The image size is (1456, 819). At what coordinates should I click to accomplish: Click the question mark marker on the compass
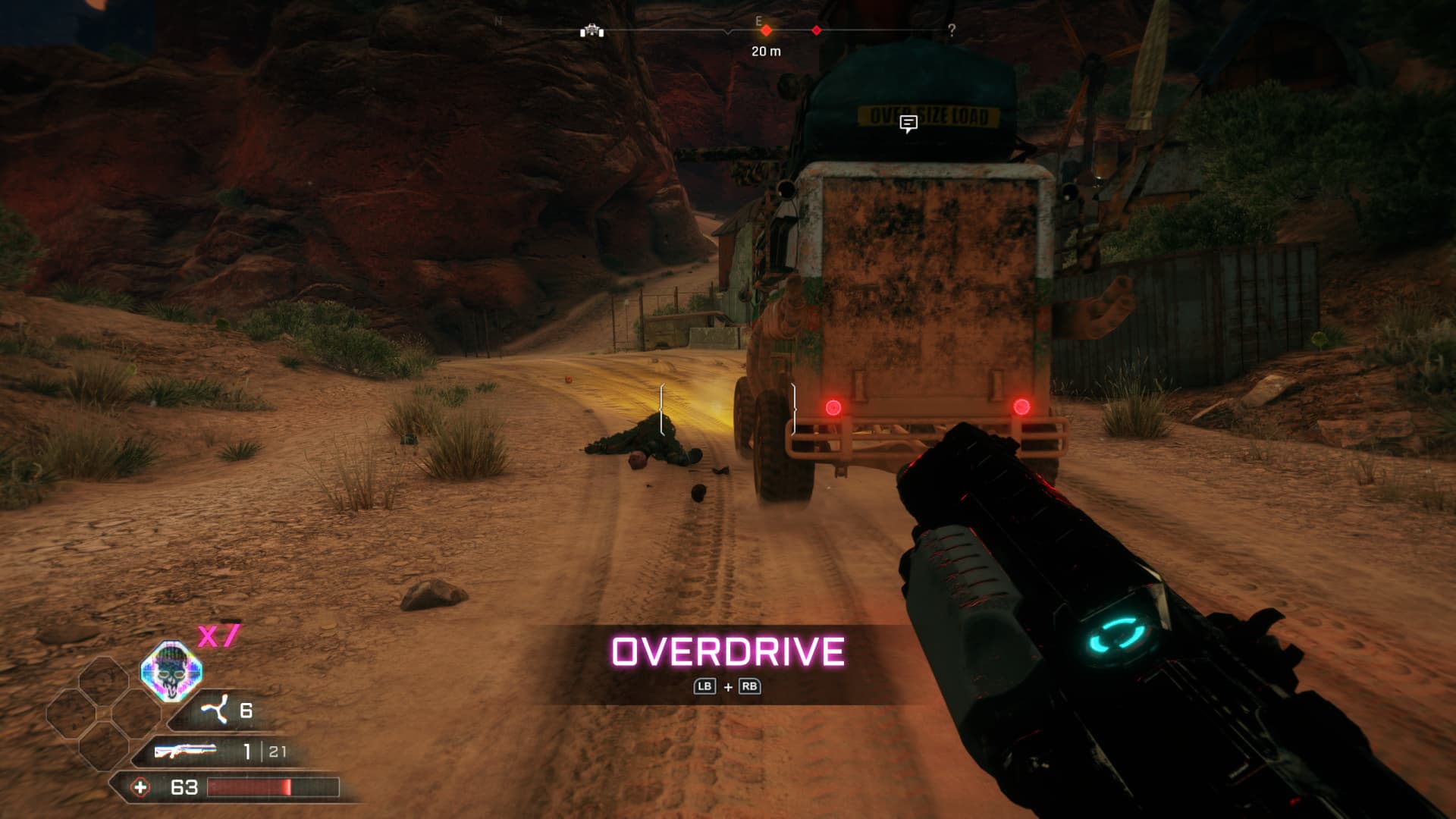tap(952, 30)
